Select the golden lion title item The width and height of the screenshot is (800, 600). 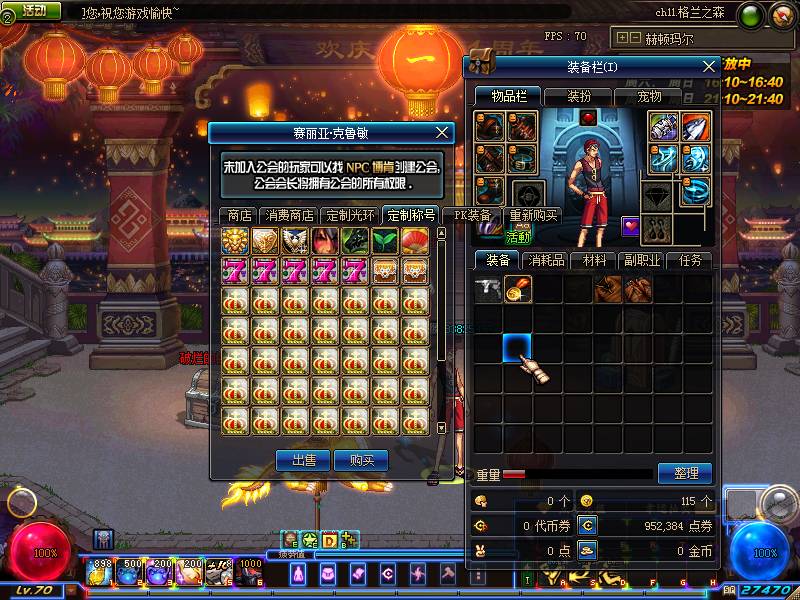[235, 240]
